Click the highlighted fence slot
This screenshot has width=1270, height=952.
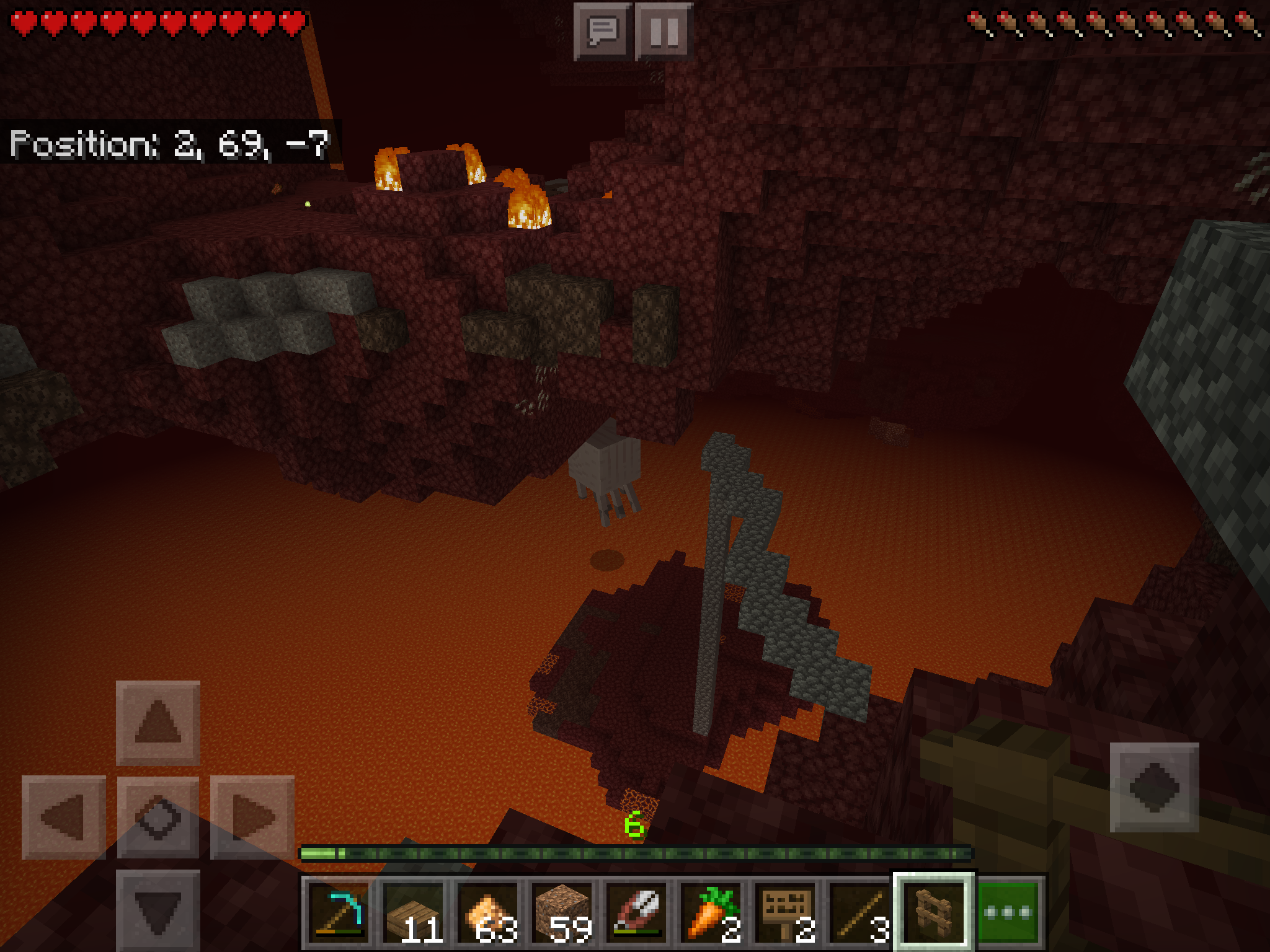(934, 912)
